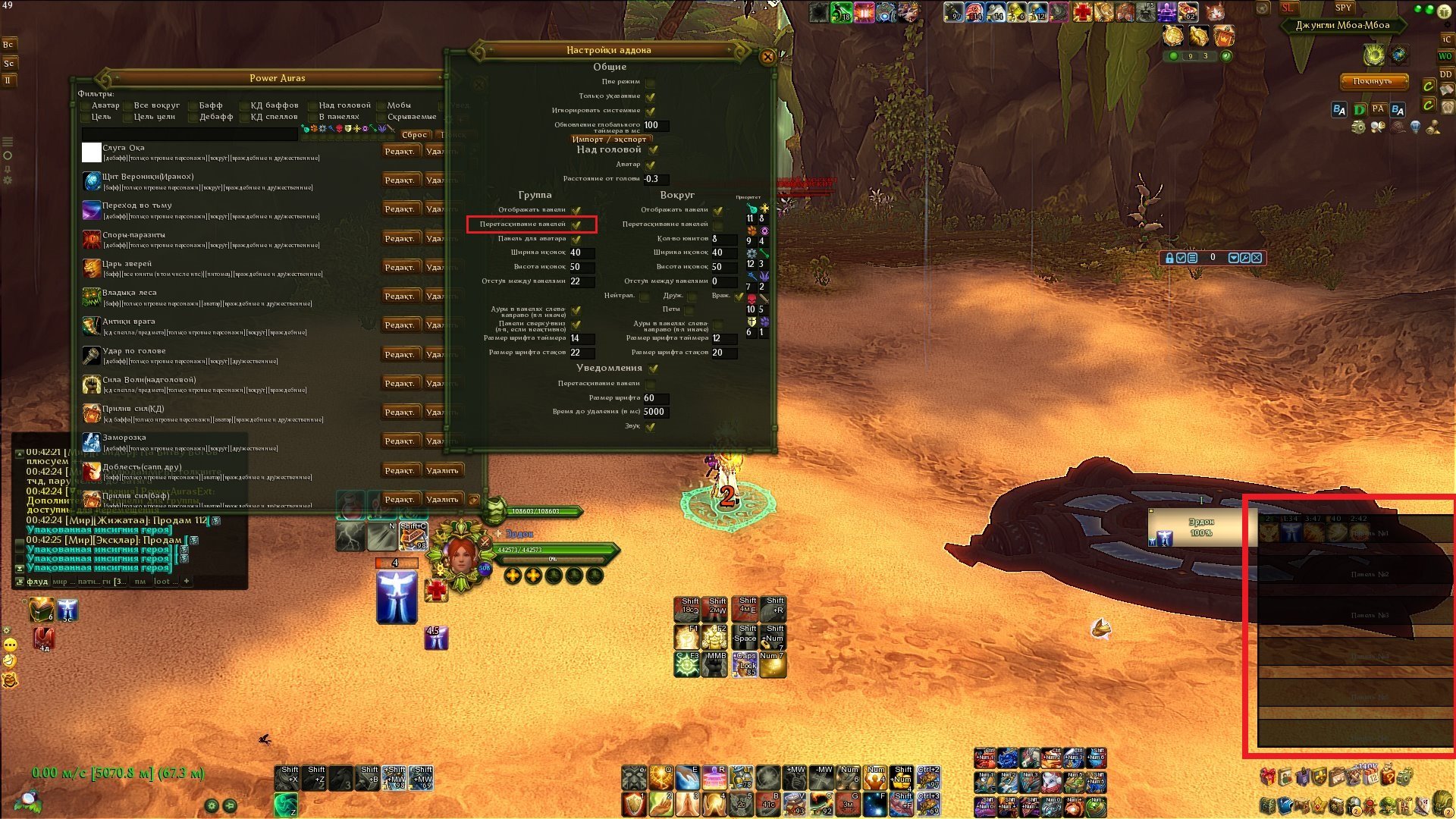Viewport: 1456px width, 819px height.
Task: Click Сброс to reset filters
Action: click(414, 135)
